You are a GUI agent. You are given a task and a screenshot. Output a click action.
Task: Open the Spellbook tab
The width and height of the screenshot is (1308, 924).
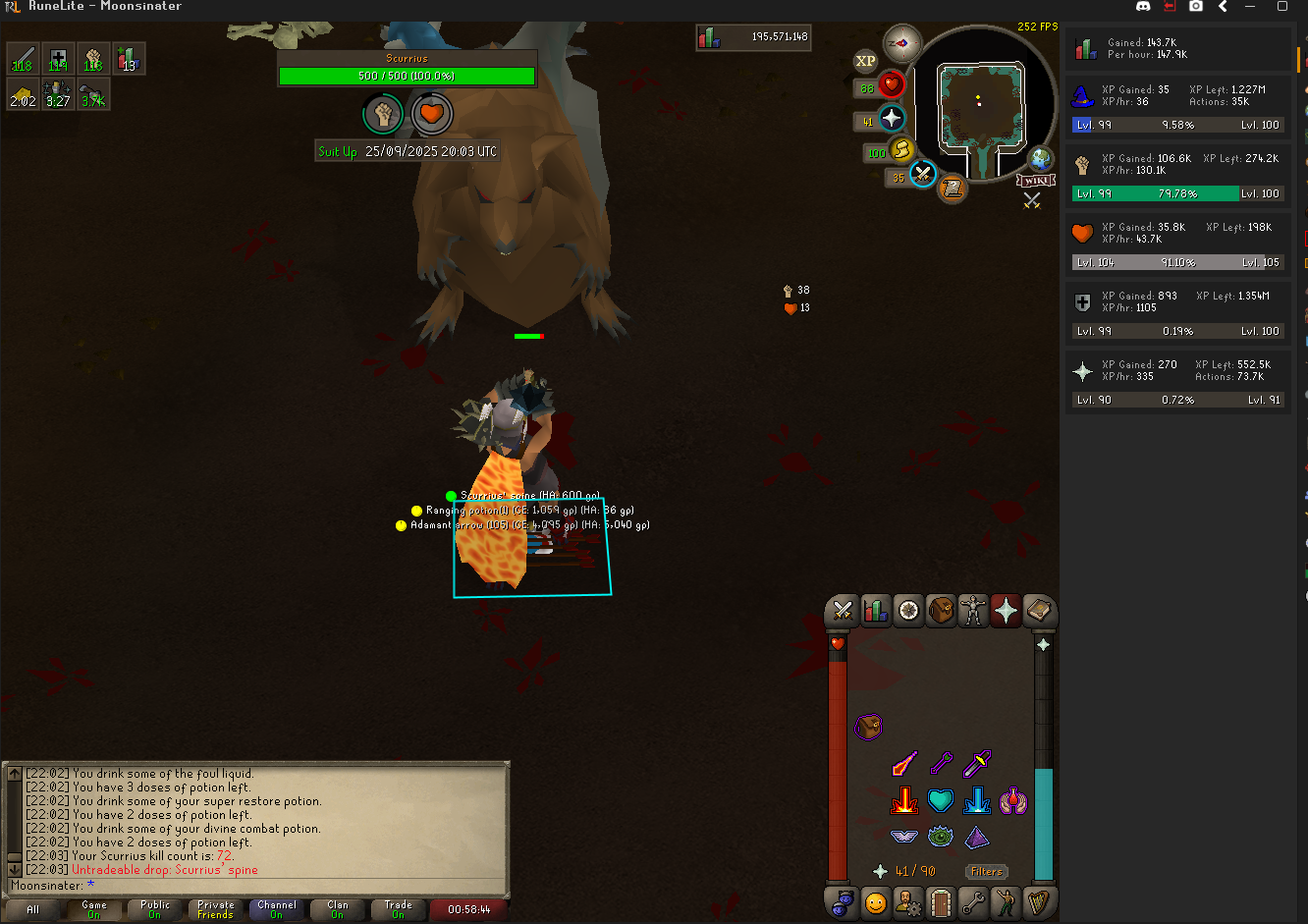(1039, 611)
